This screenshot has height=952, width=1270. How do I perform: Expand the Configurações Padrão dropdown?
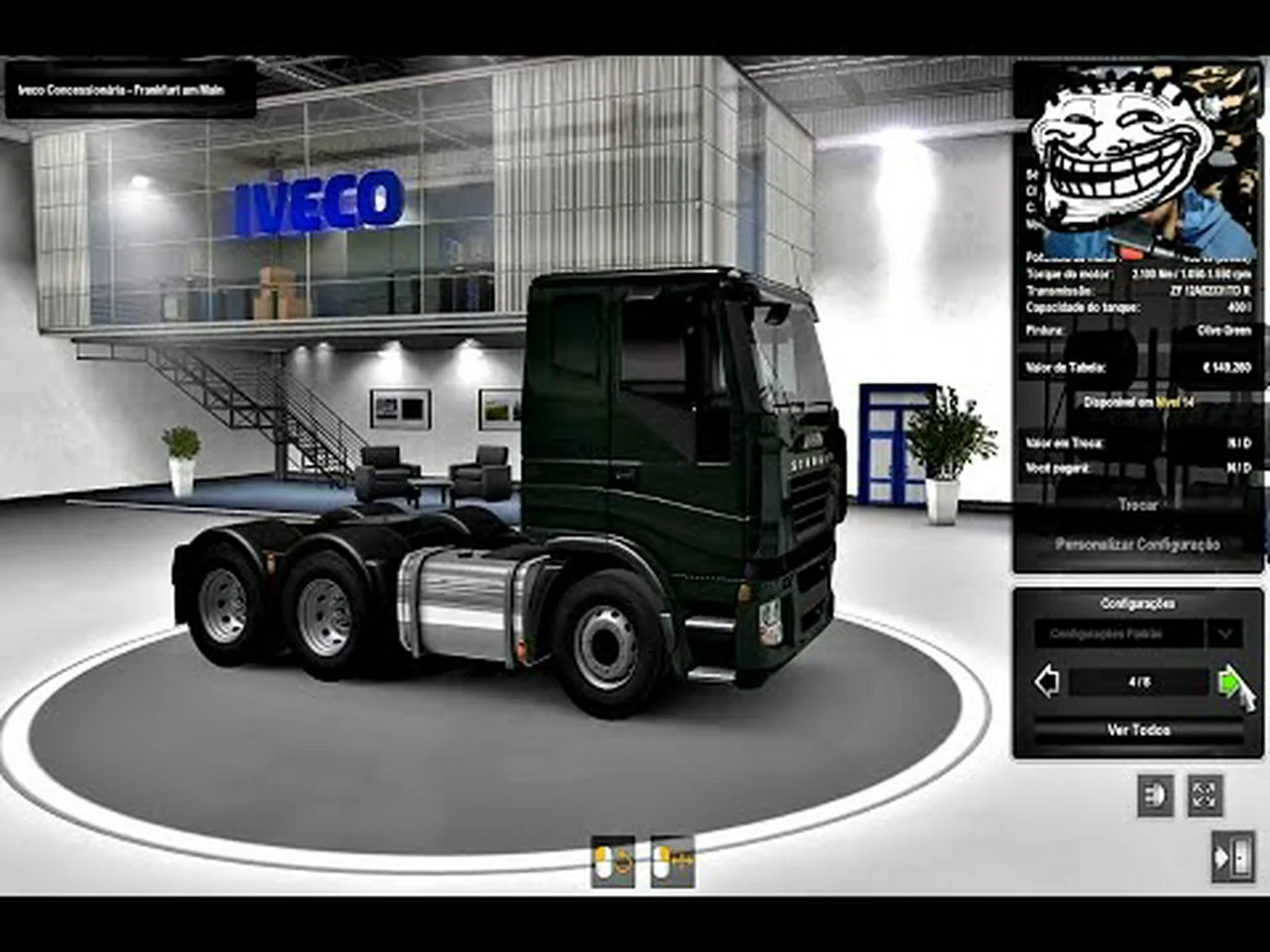tap(1224, 633)
